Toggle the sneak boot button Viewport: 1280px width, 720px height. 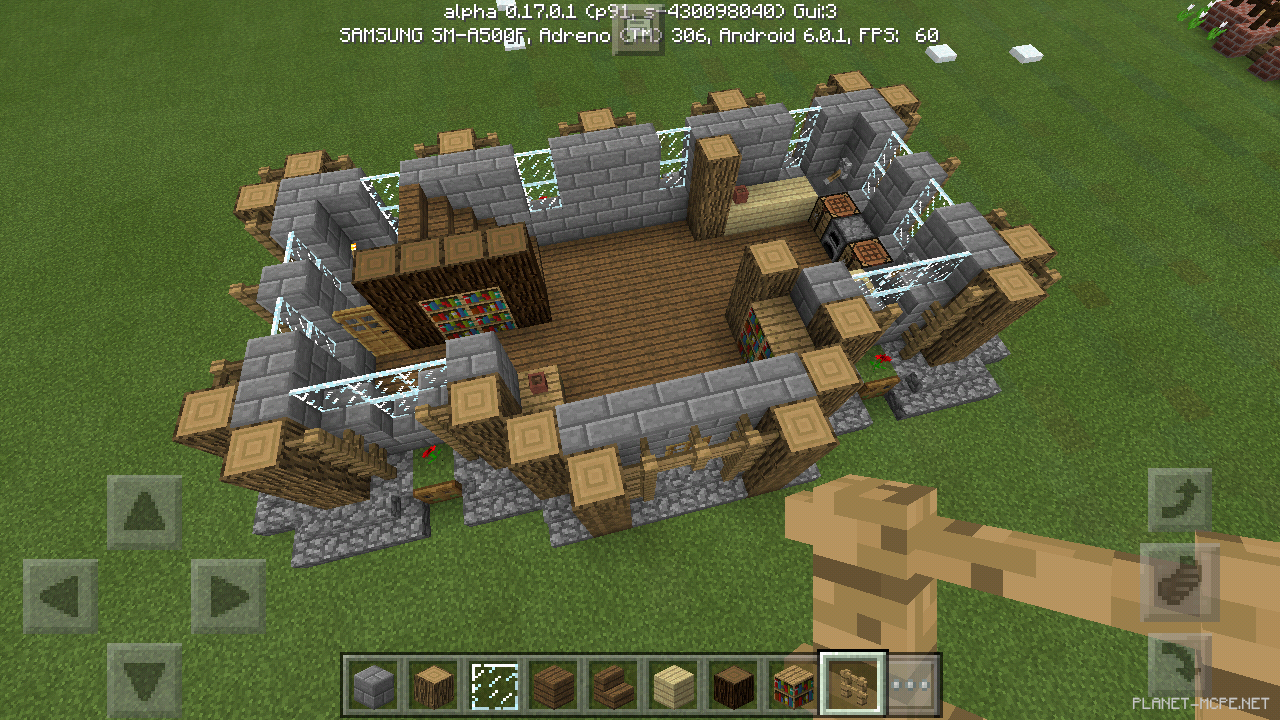(1180, 580)
